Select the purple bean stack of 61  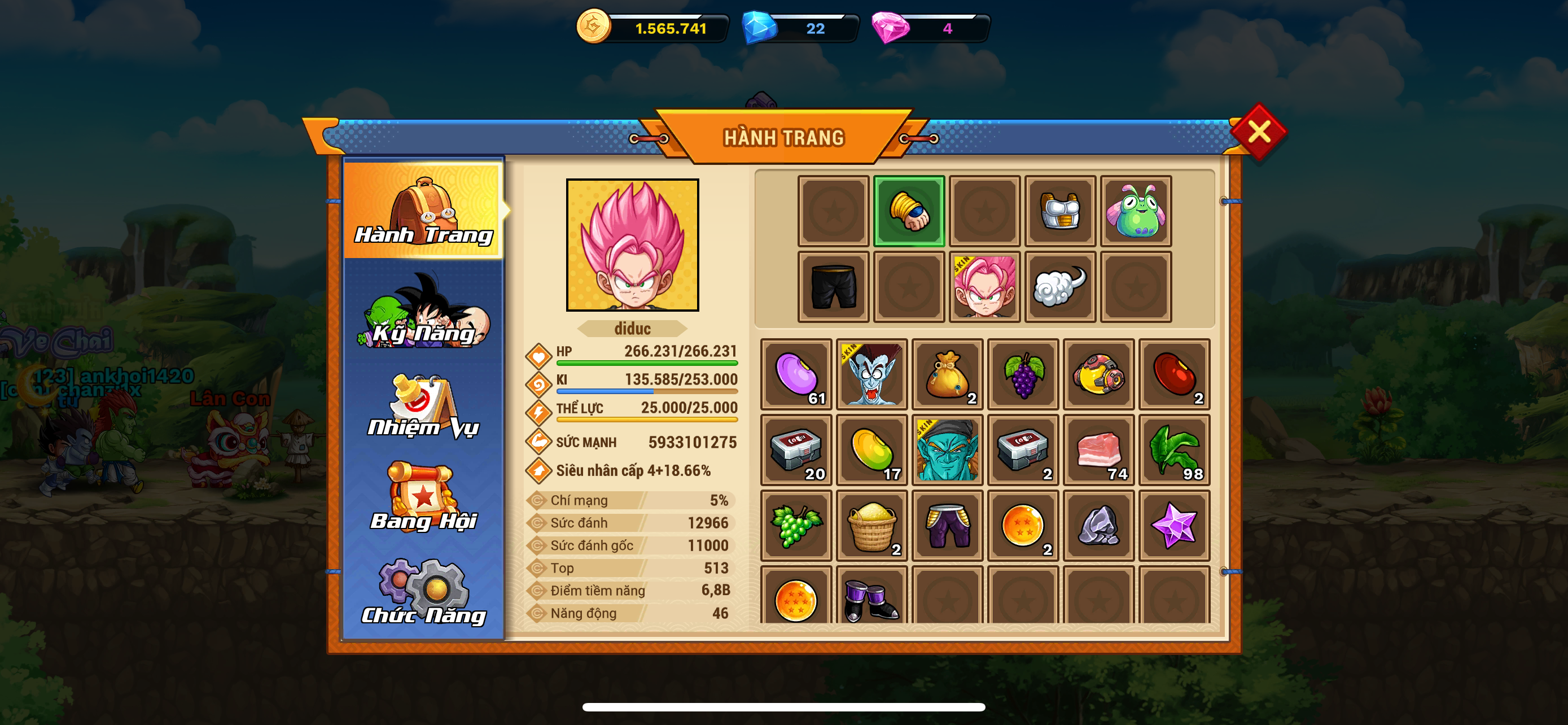pos(796,374)
